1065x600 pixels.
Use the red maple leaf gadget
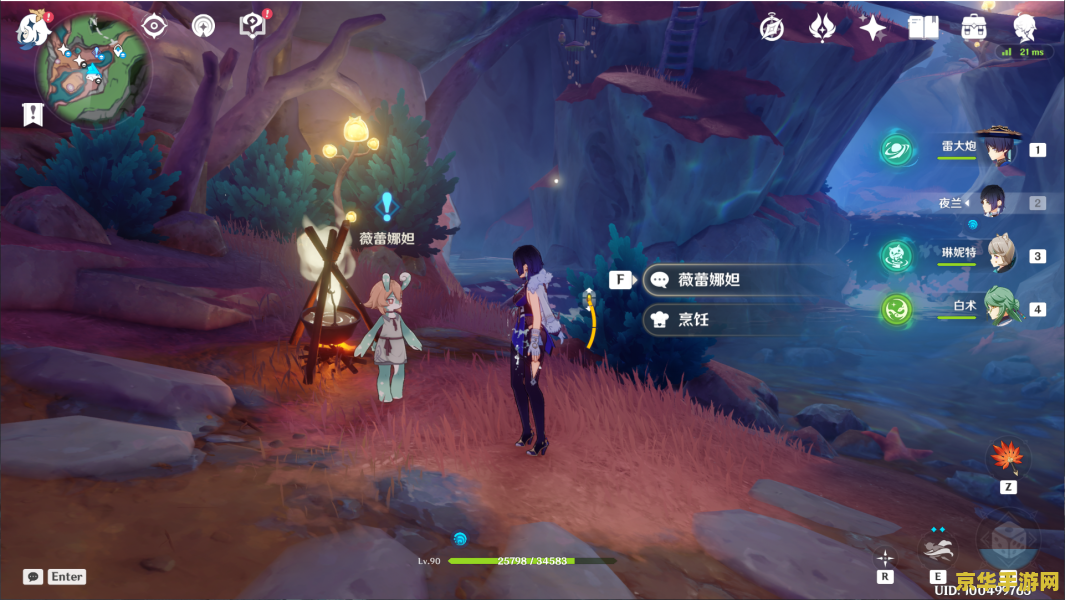pyautogui.click(x=1006, y=458)
